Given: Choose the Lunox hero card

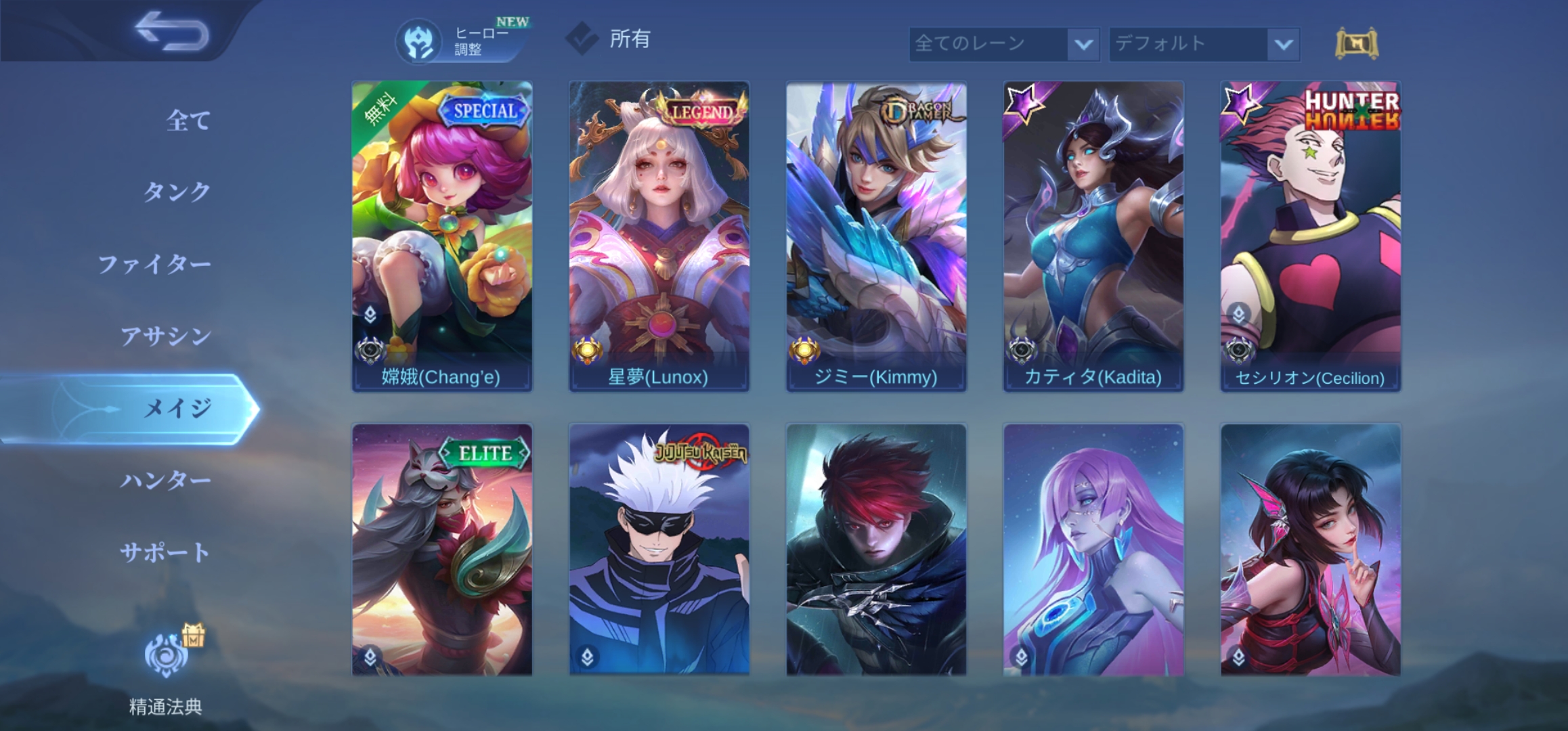Looking at the screenshot, I should (659, 236).
